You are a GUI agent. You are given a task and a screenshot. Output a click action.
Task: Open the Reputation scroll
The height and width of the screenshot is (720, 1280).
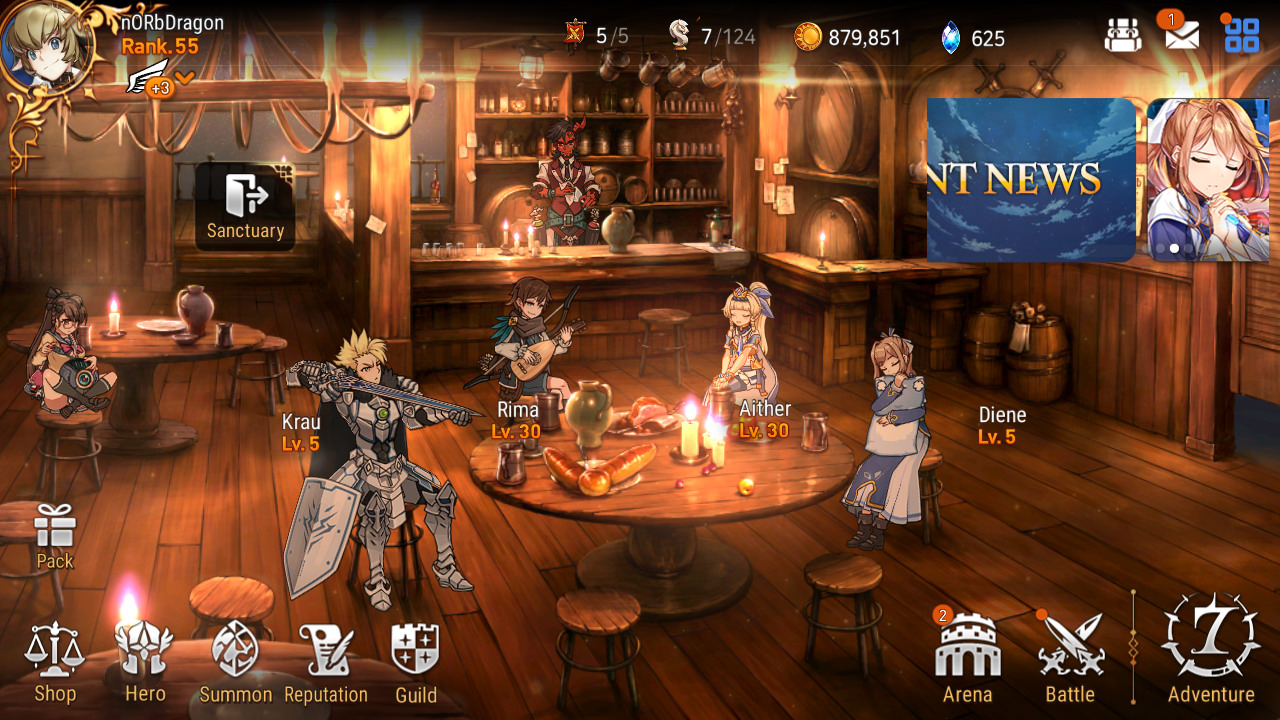coord(326,662)
